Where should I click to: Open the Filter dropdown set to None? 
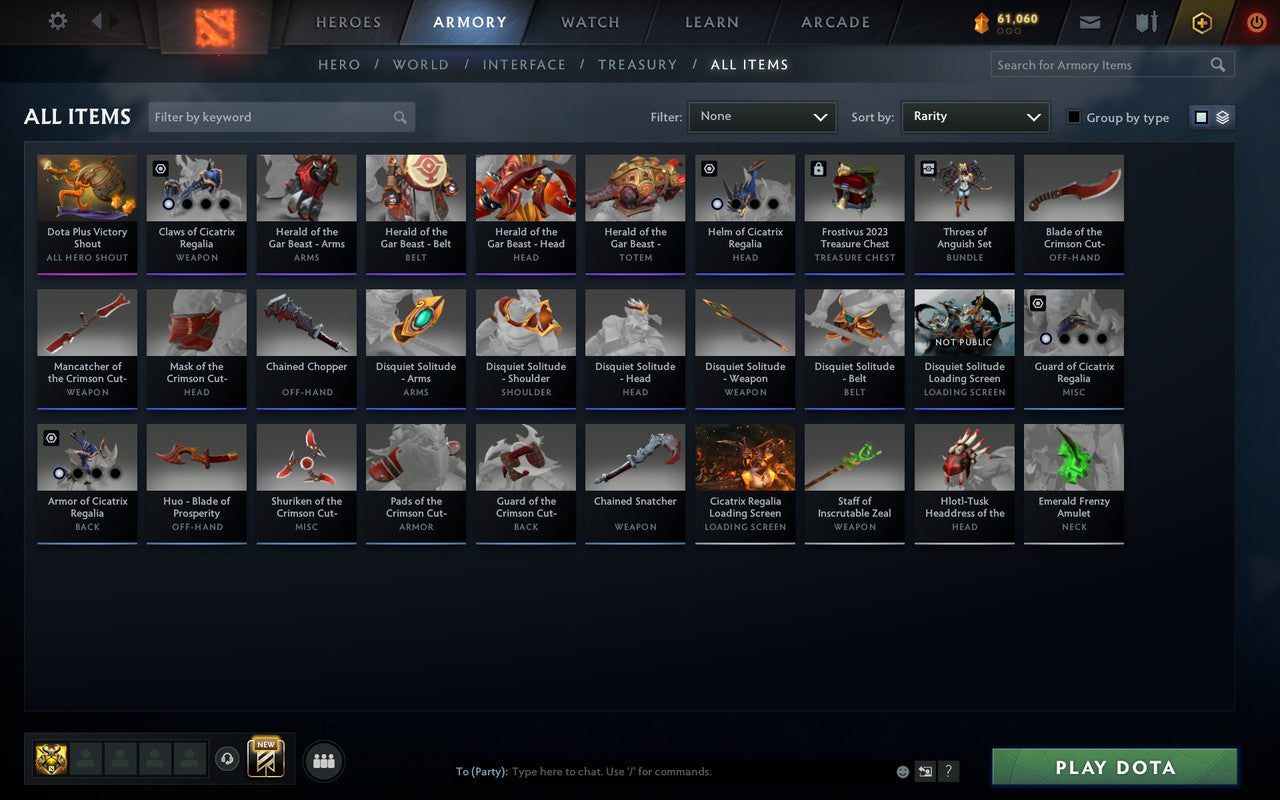coord(762,117)
